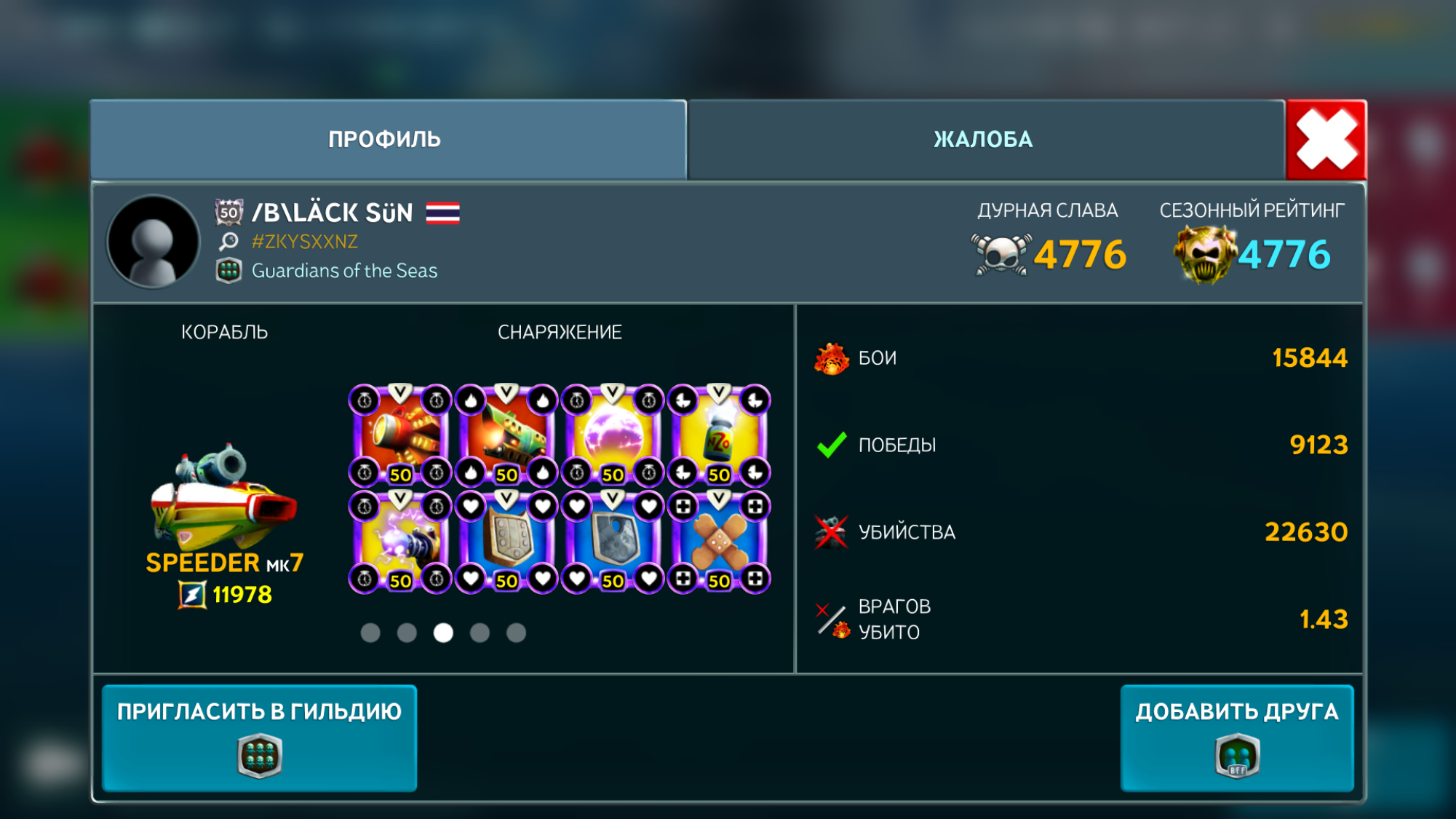The width and height of the screenshot is (1456, 819).
Task: Click ПРИГЛАСИТЬ В ГИЛЬДИЮ button
Action: (259, 737)
